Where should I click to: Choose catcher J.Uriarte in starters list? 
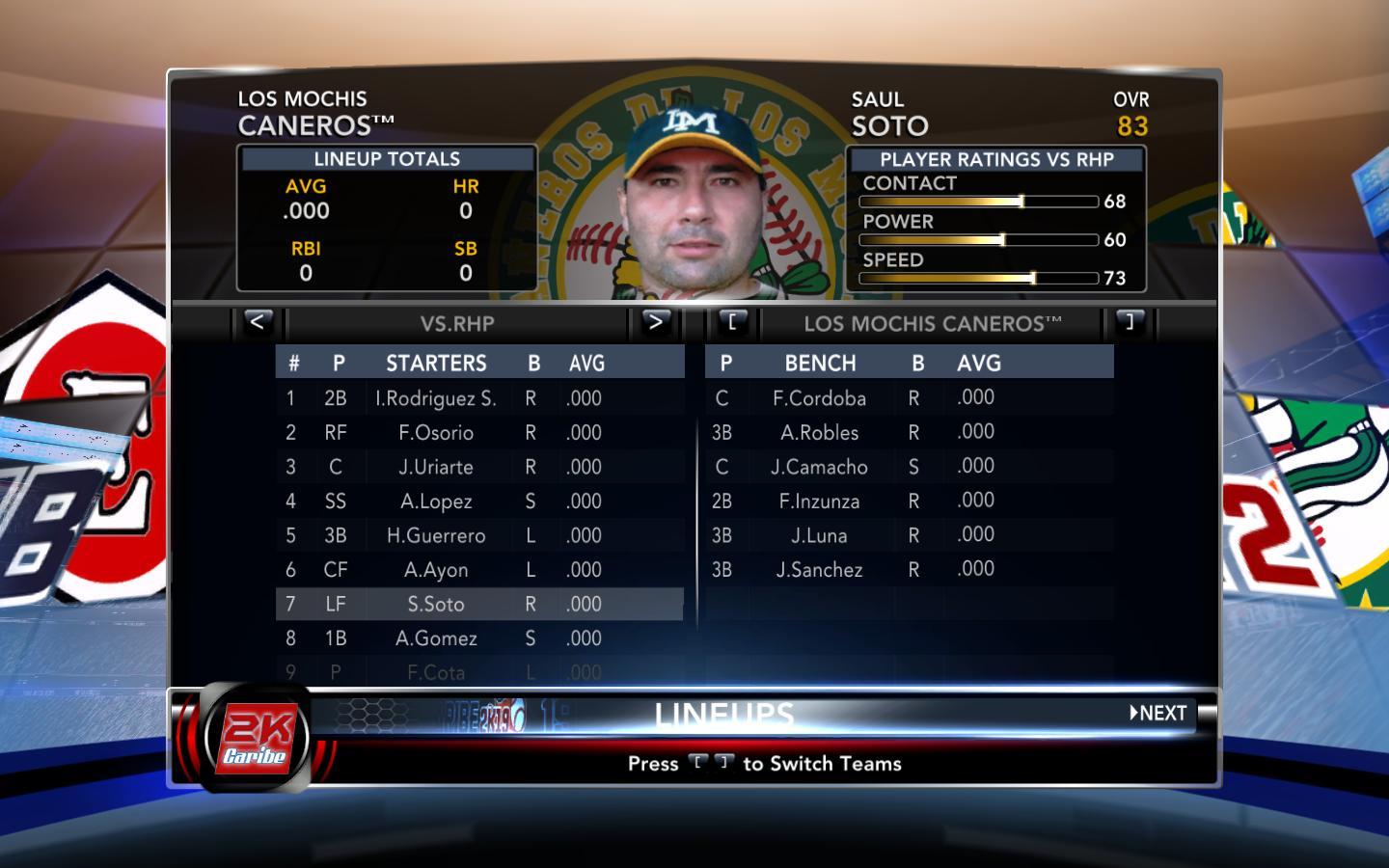tap(436, 467)
